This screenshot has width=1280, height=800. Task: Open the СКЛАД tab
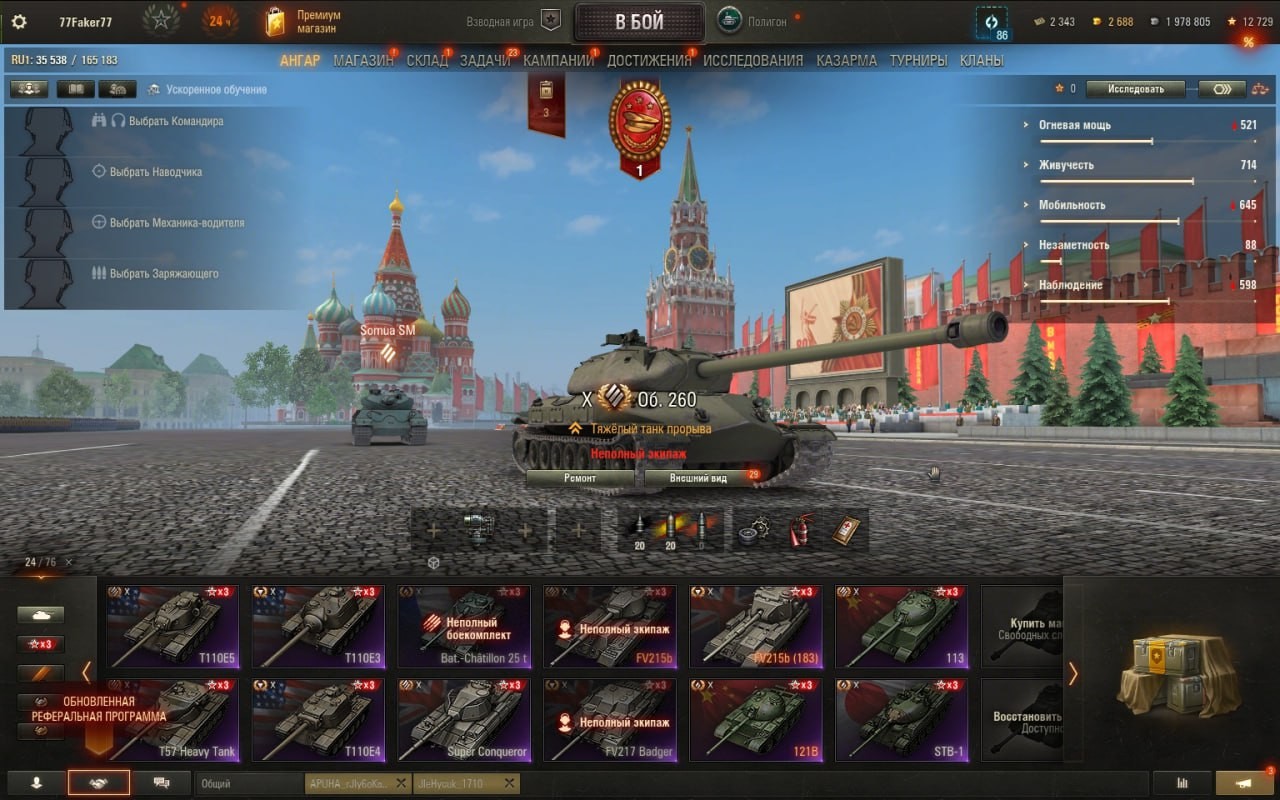[x=427, y=60]
